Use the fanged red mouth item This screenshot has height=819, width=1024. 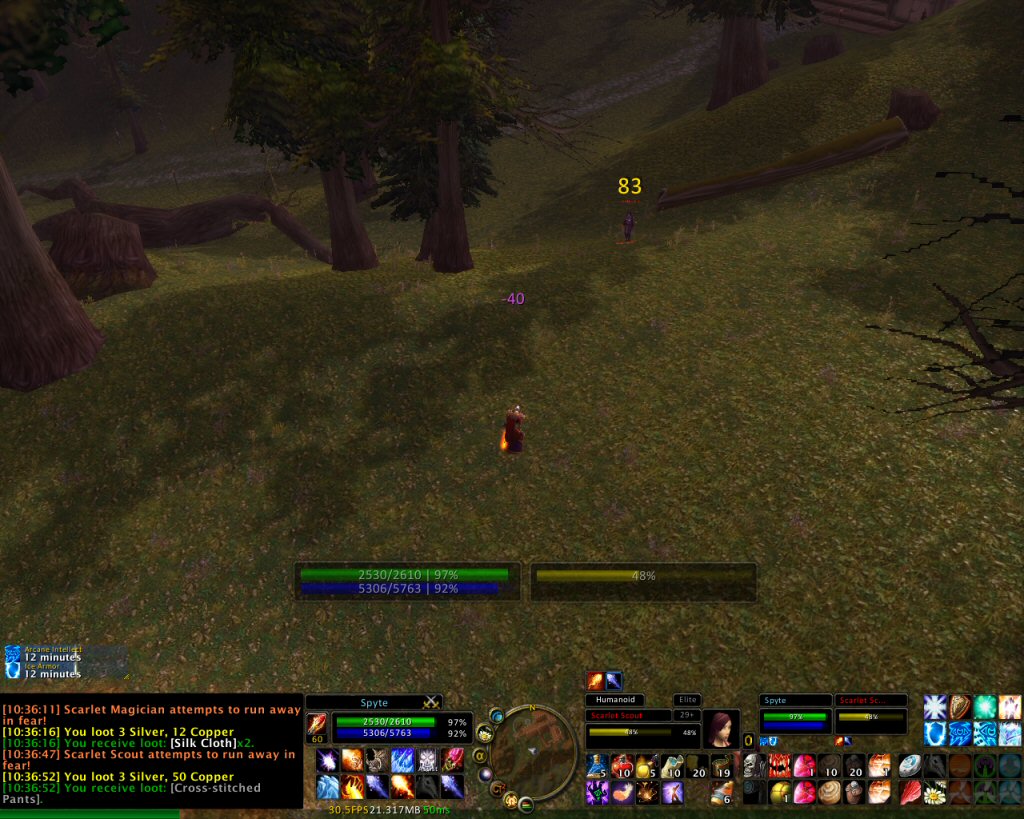tap(779, 767)
